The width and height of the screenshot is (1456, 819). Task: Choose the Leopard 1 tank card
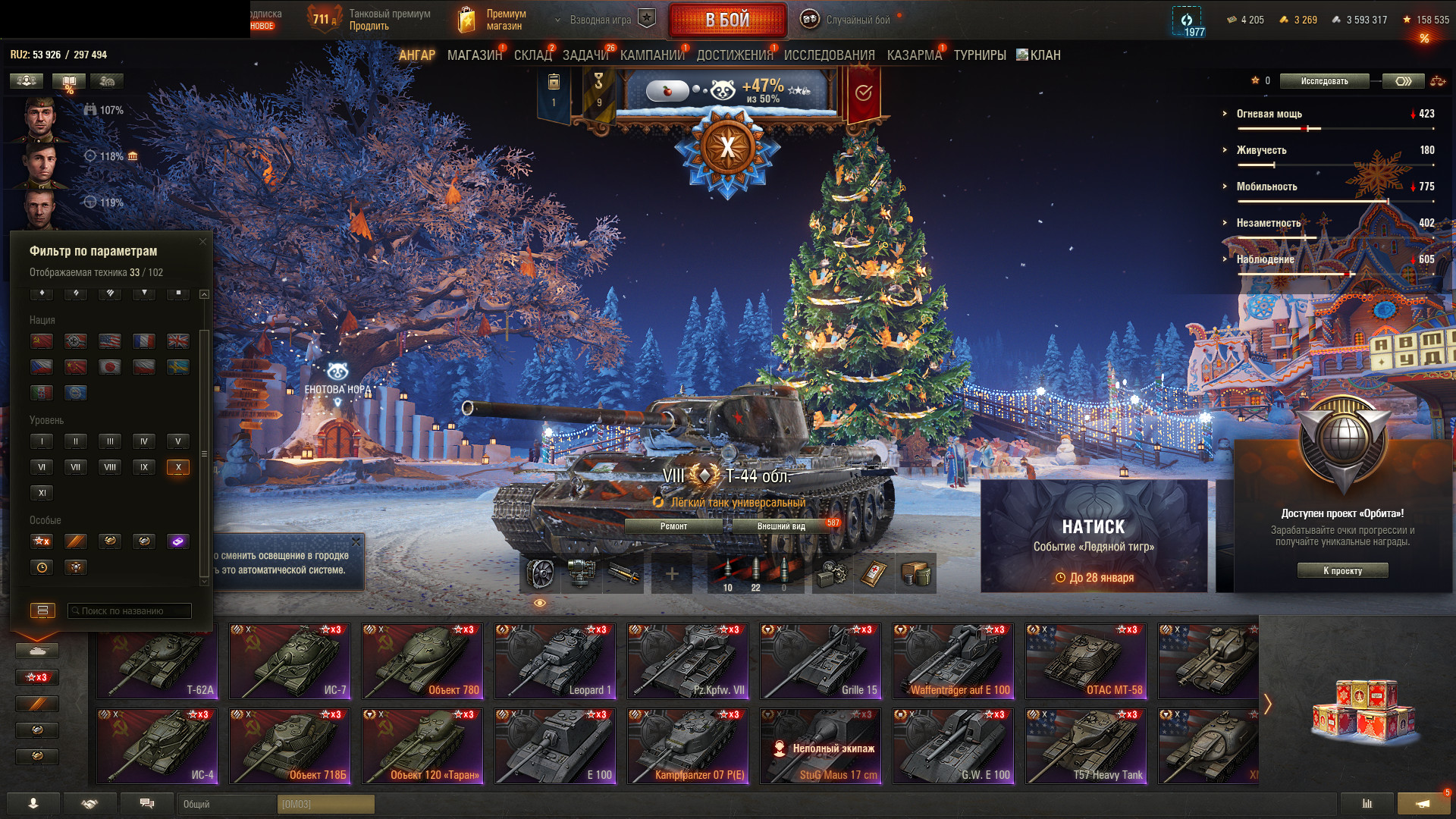click(555, 661)
